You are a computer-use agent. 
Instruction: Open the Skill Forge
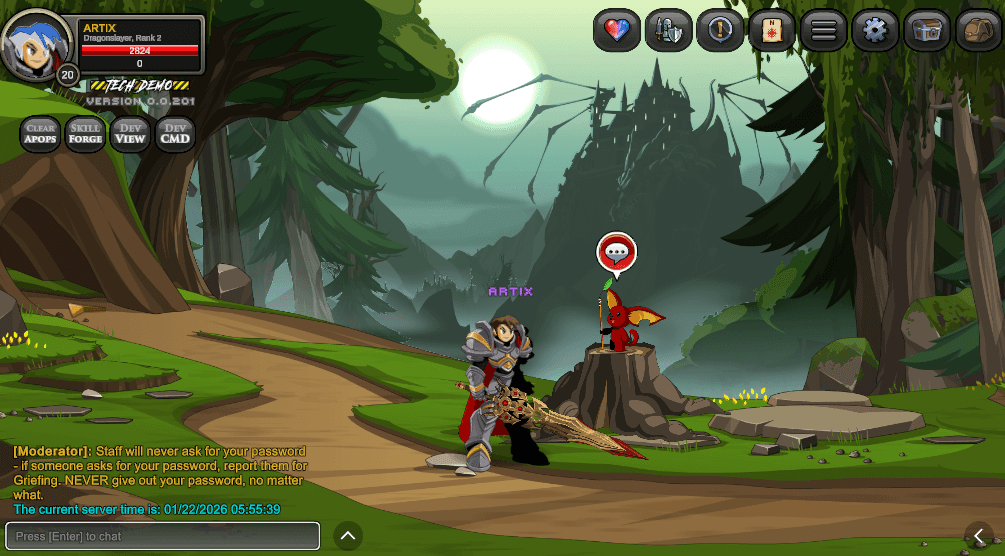click(x=85, y=134)
